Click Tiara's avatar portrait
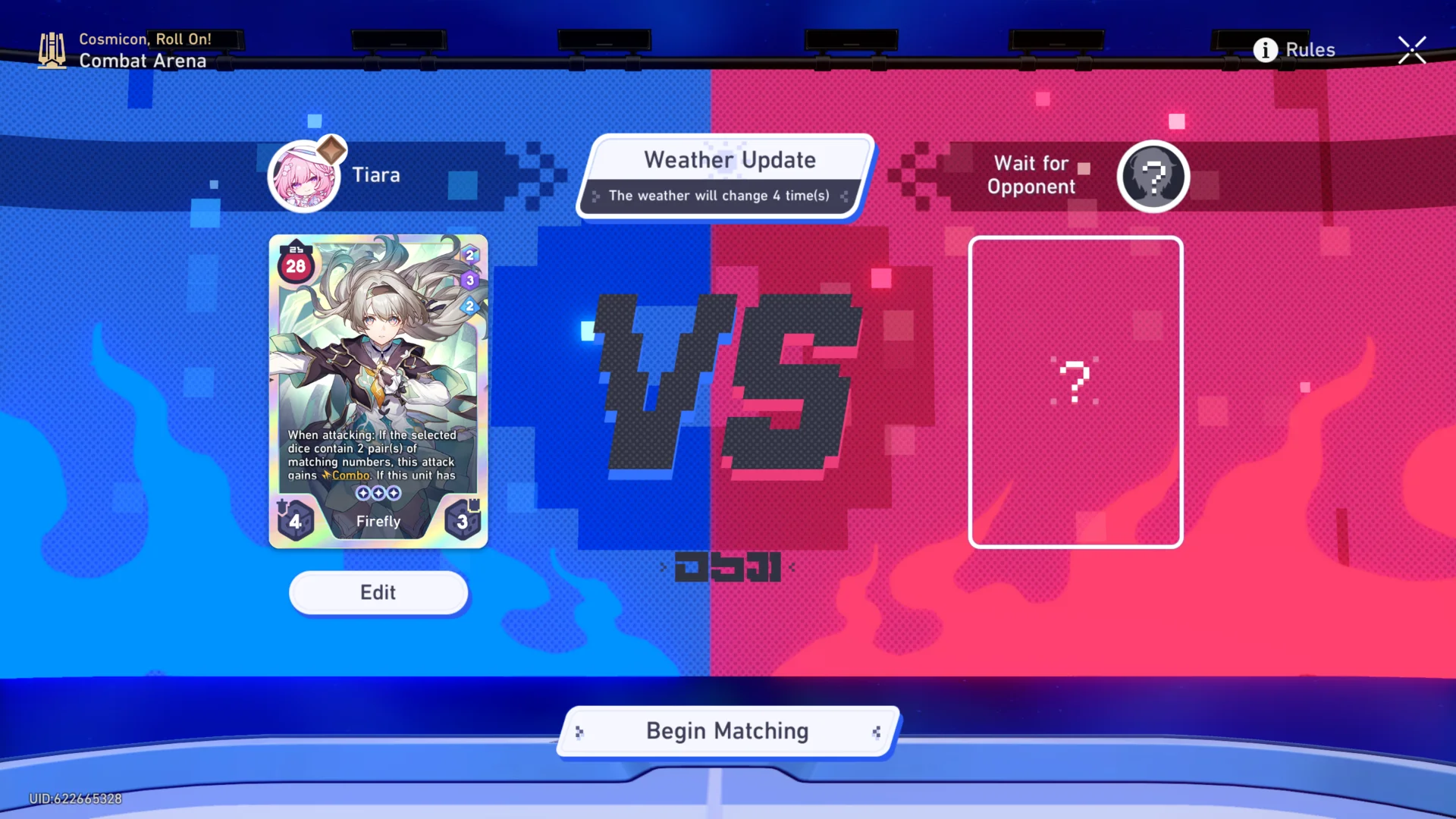This screenshot has height=819, width=1456. point(306,175)
